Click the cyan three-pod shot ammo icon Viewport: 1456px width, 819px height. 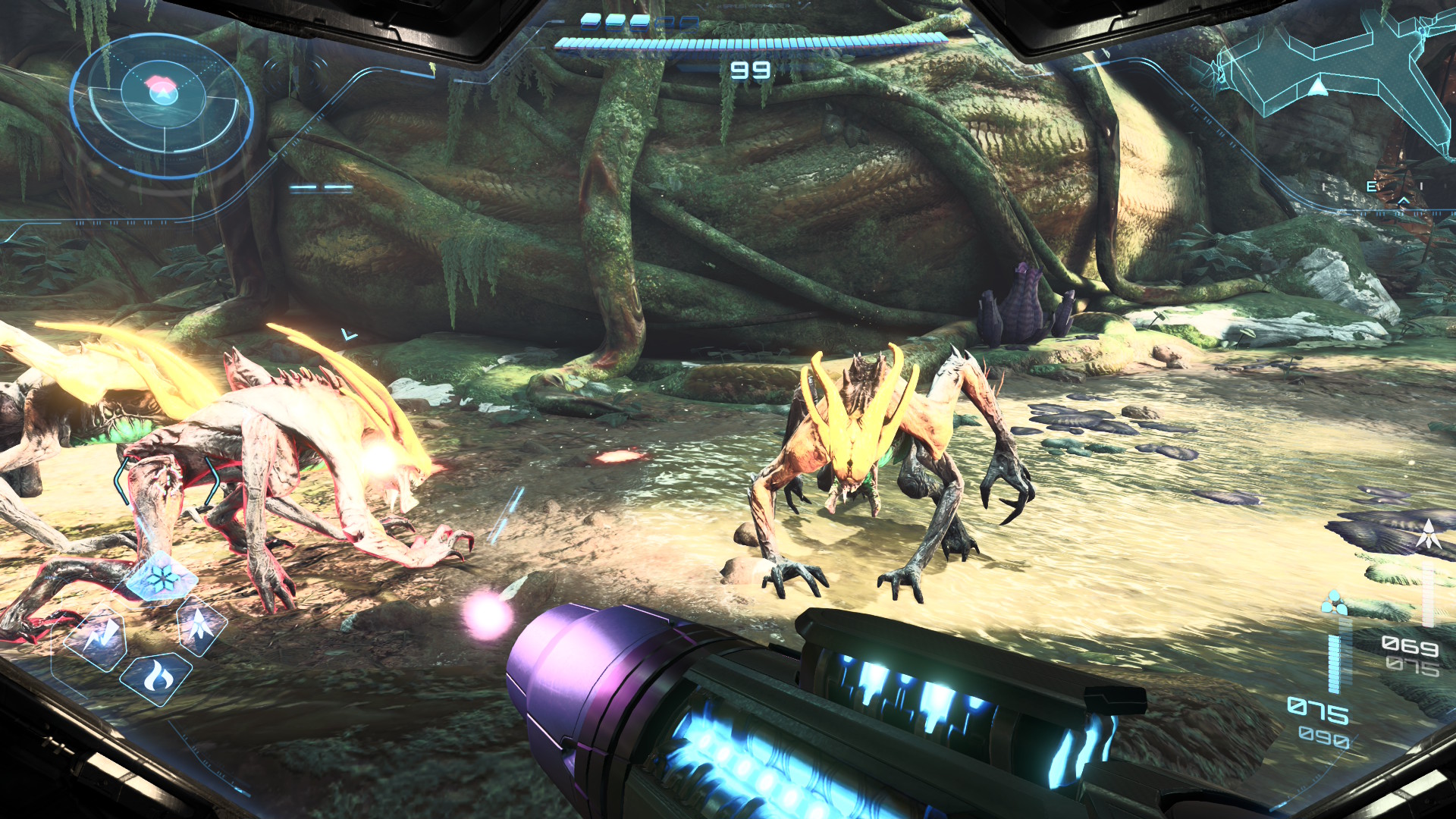(x=1333, y=604)
